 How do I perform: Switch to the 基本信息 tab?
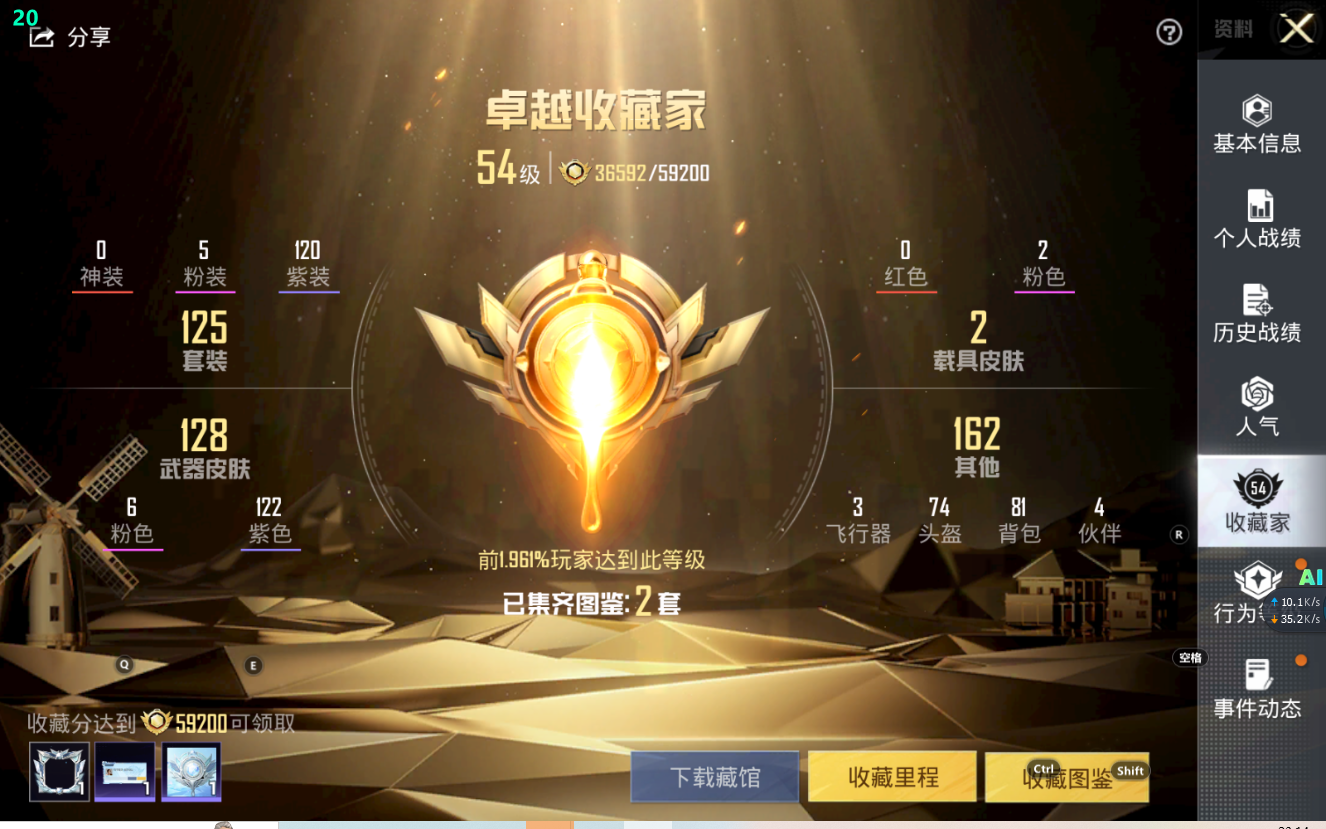[1257, 125]
